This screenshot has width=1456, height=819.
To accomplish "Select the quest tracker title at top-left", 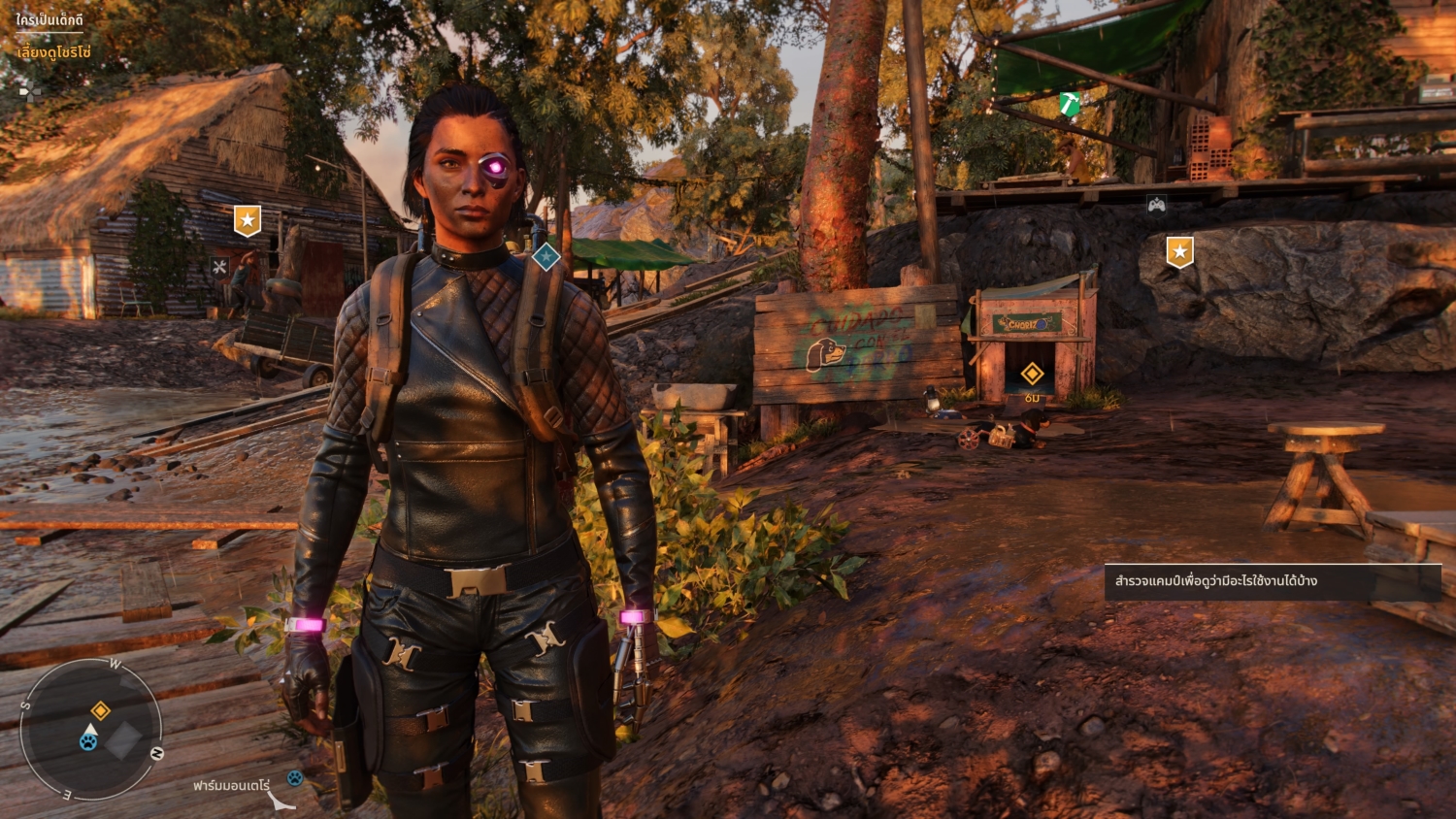I will click(x=50, y=20).
